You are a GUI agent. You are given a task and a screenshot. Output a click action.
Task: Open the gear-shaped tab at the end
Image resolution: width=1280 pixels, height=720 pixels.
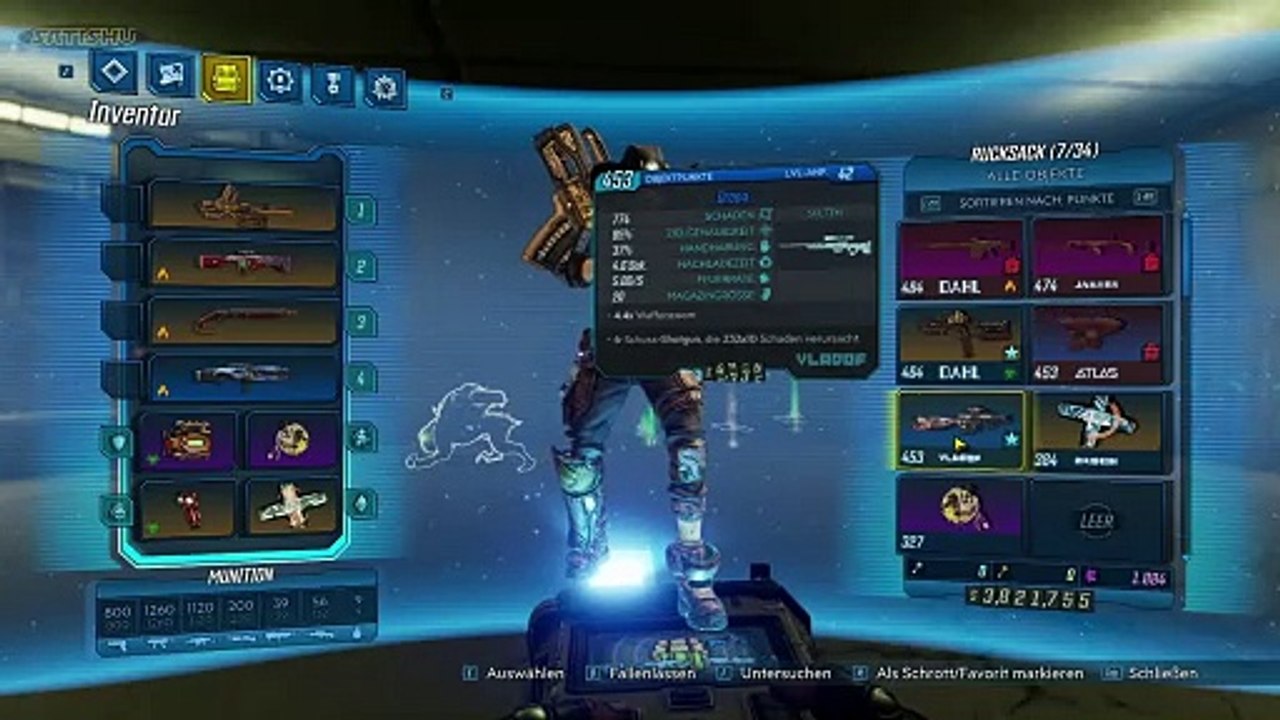pyautogui.click(x=384, y=88)
